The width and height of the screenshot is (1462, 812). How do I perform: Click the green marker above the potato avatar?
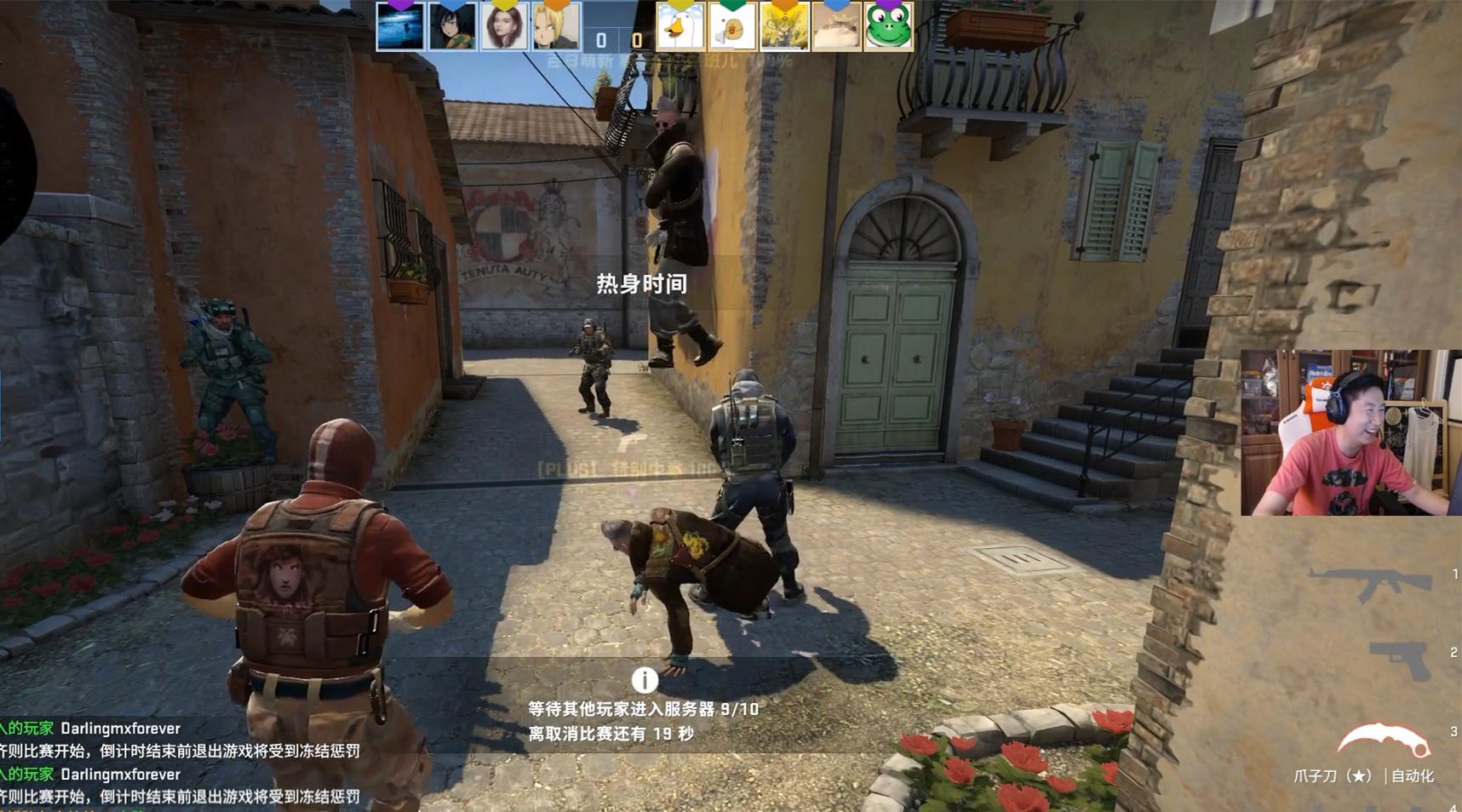731,6
